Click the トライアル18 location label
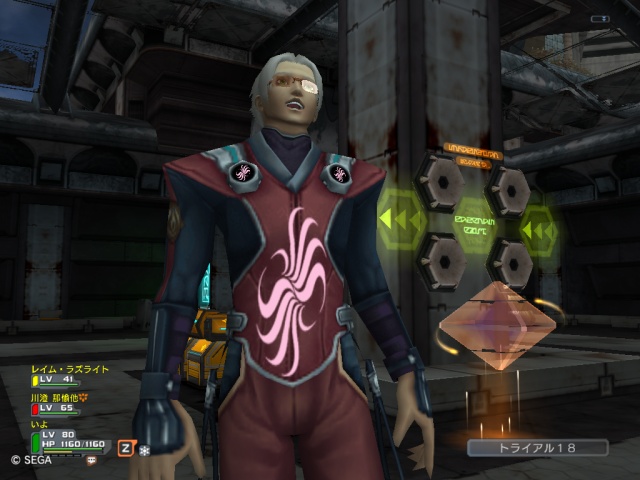The width and height of the screenshot is (640, 480). coord(537,448)
